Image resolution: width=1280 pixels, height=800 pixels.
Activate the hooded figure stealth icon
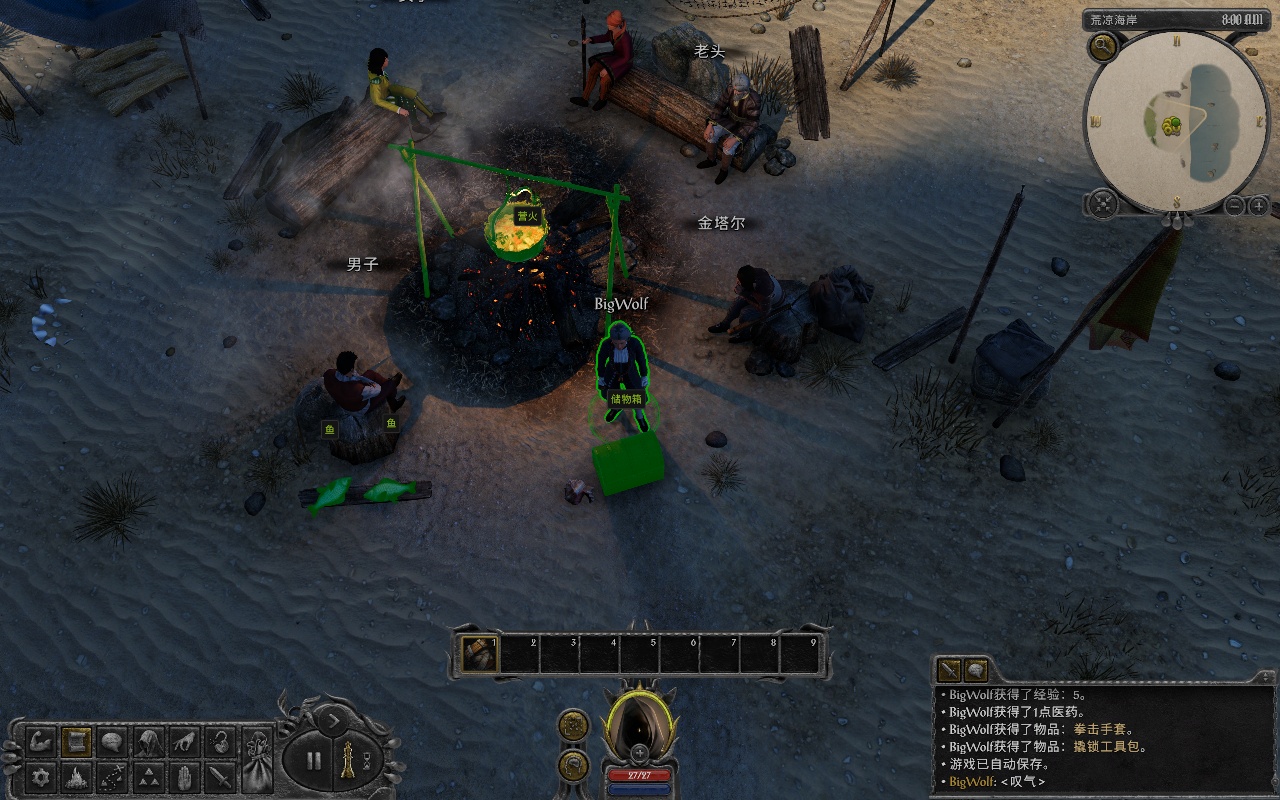[x=149, y=742]
